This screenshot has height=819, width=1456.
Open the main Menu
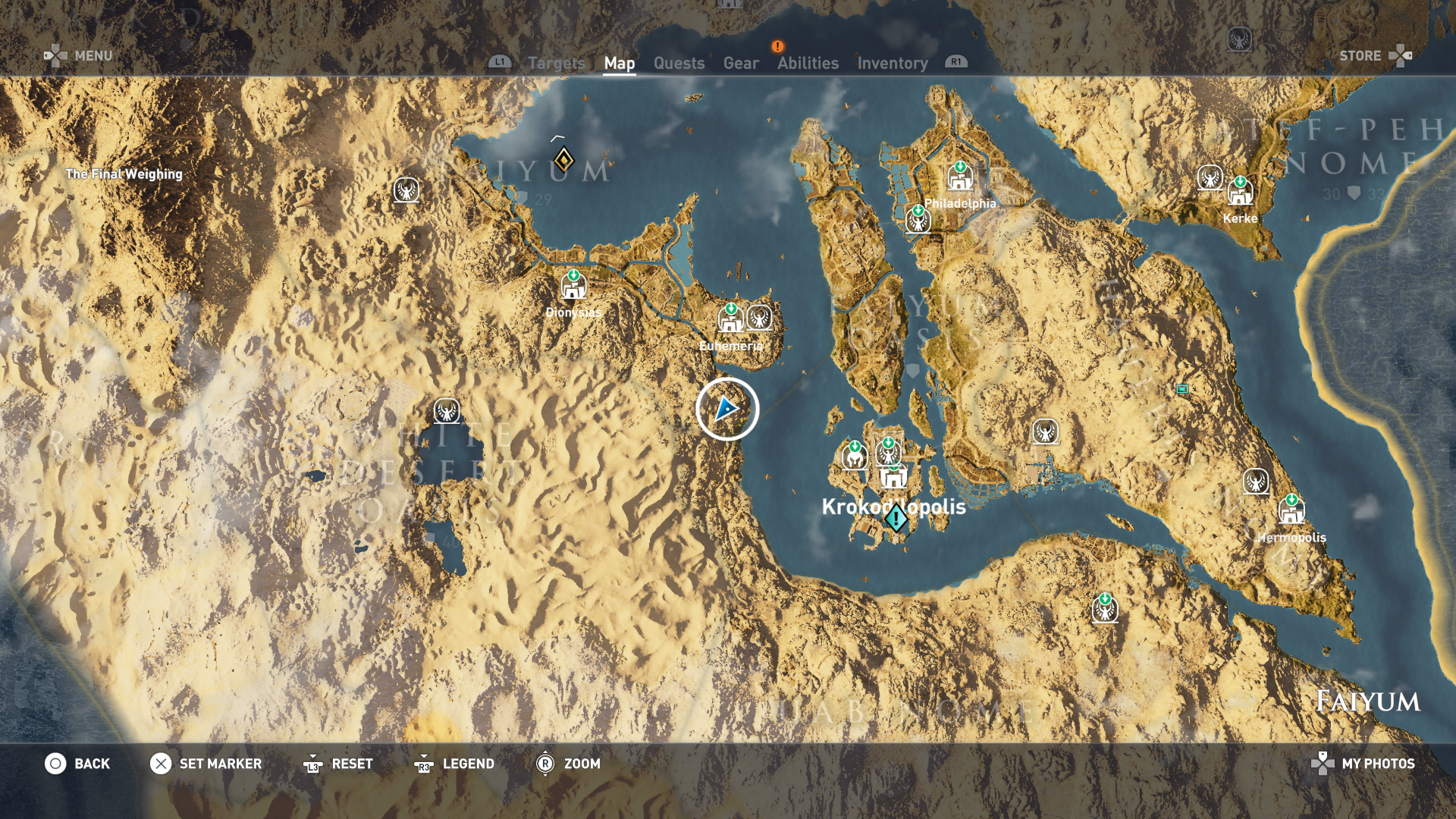[79, 55]
